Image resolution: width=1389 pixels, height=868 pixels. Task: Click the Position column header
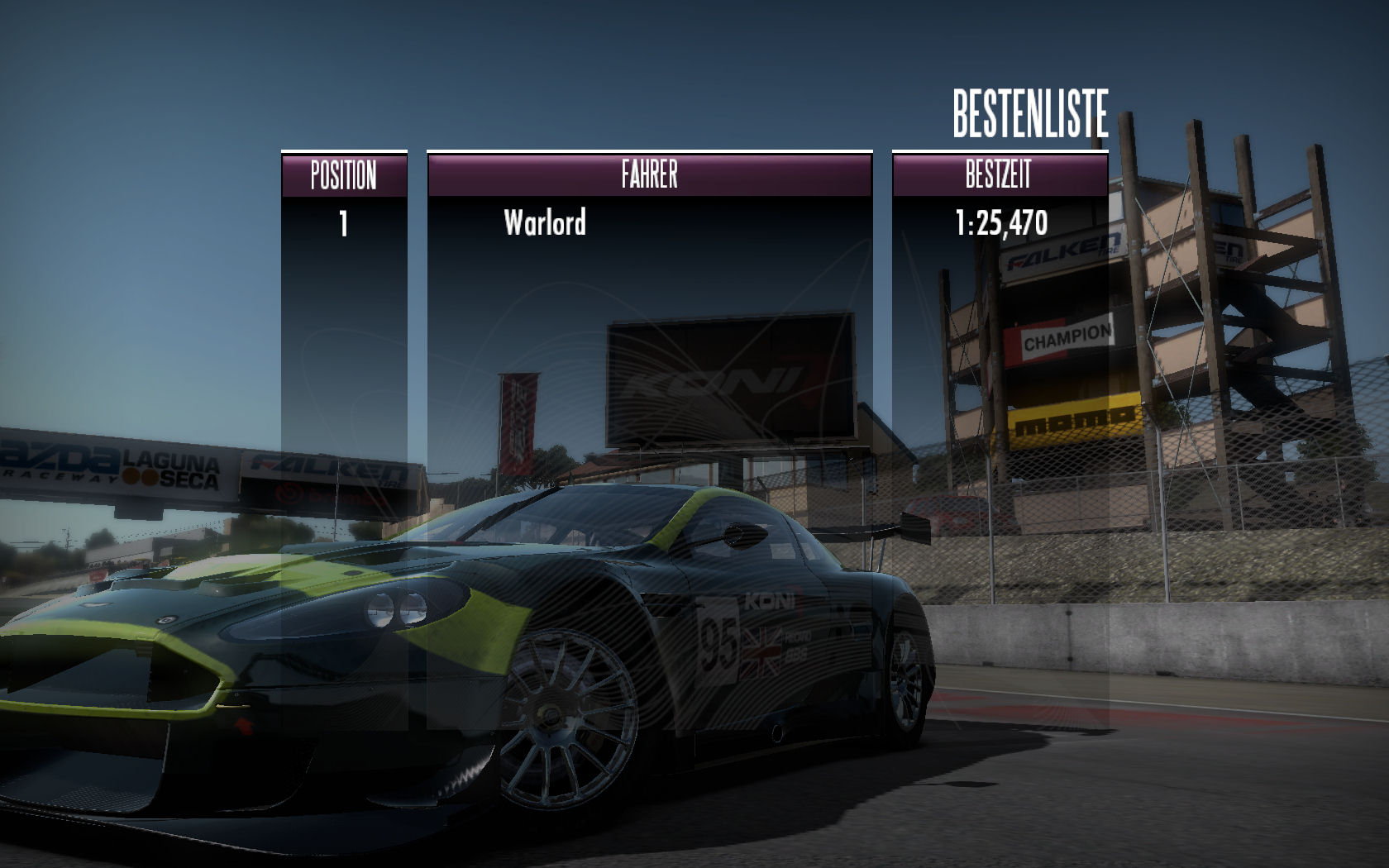[344, 175]
